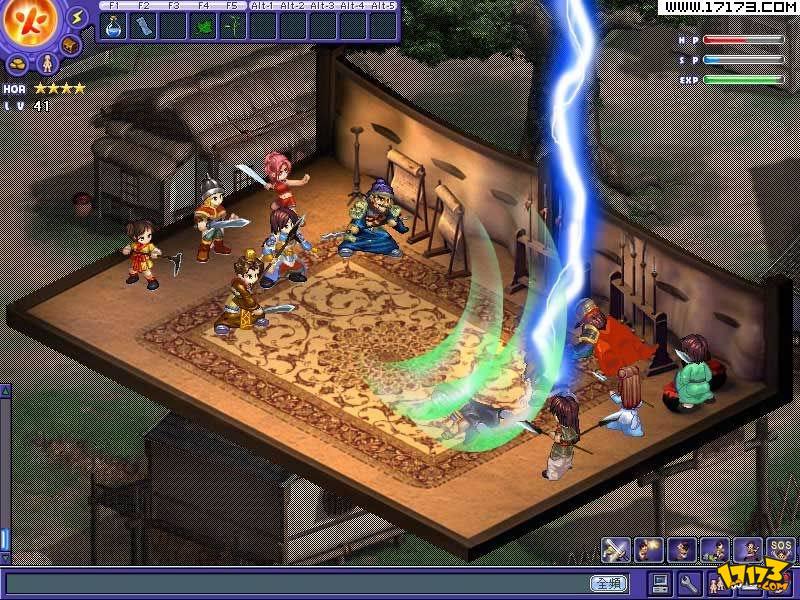Open the two-figures team panel
800x600 pixels.
pyautogui.click(x=717, y=583)
